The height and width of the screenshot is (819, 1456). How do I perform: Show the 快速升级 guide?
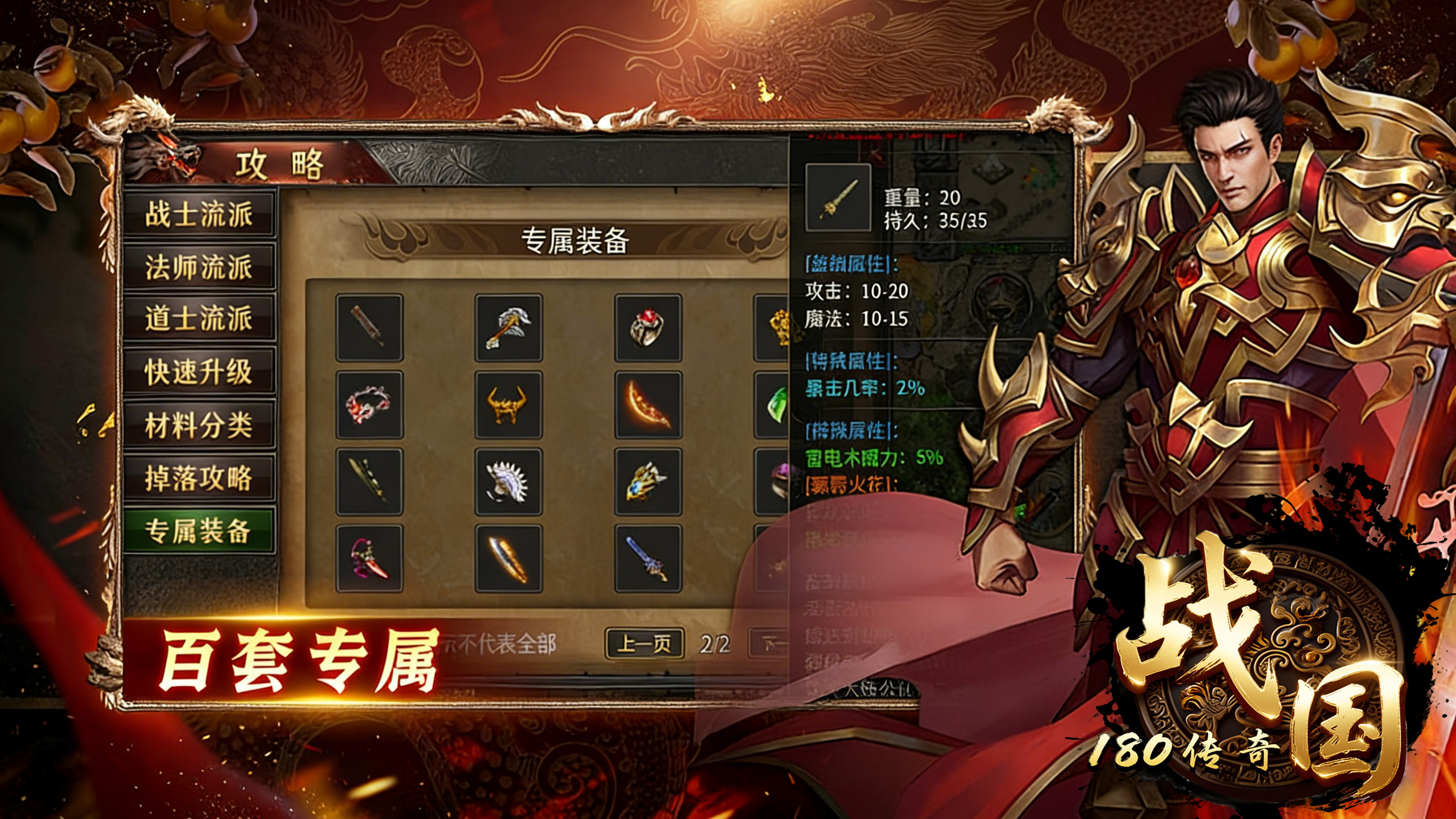pyautogui.click(x=199, y=371)
